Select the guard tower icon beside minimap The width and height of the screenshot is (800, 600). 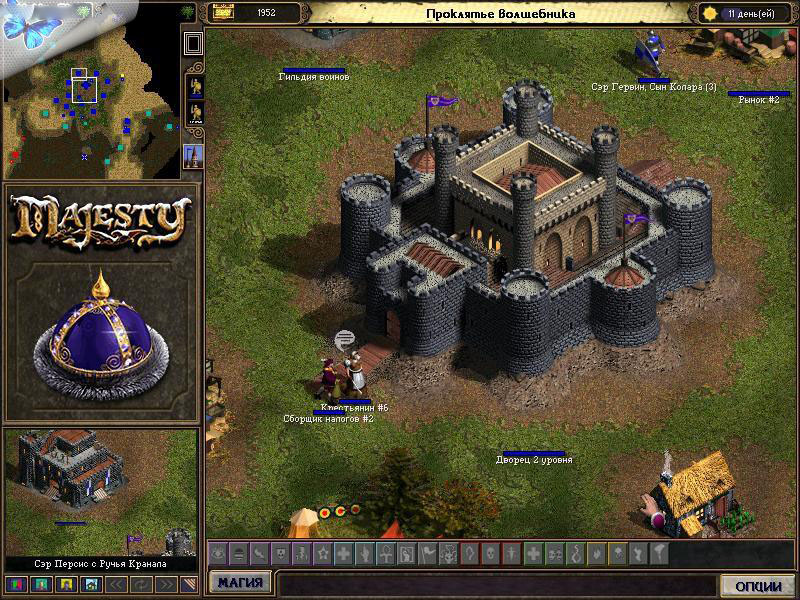click(194, 155)
